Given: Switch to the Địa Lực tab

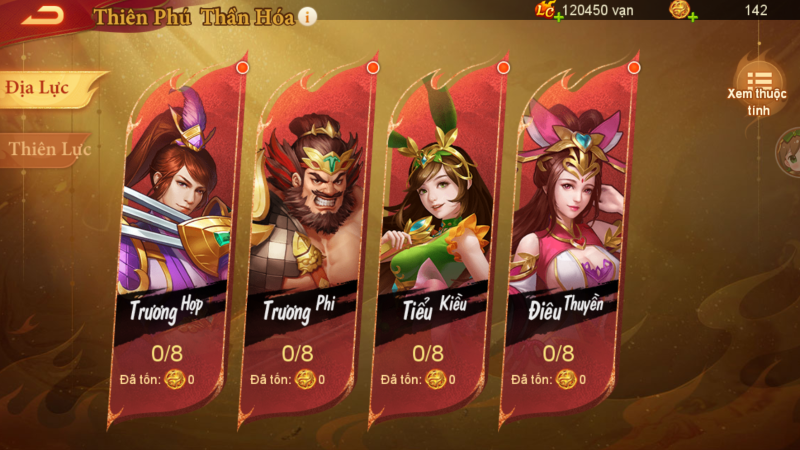Looking at the screenshot, I should [x=40, y=88].
